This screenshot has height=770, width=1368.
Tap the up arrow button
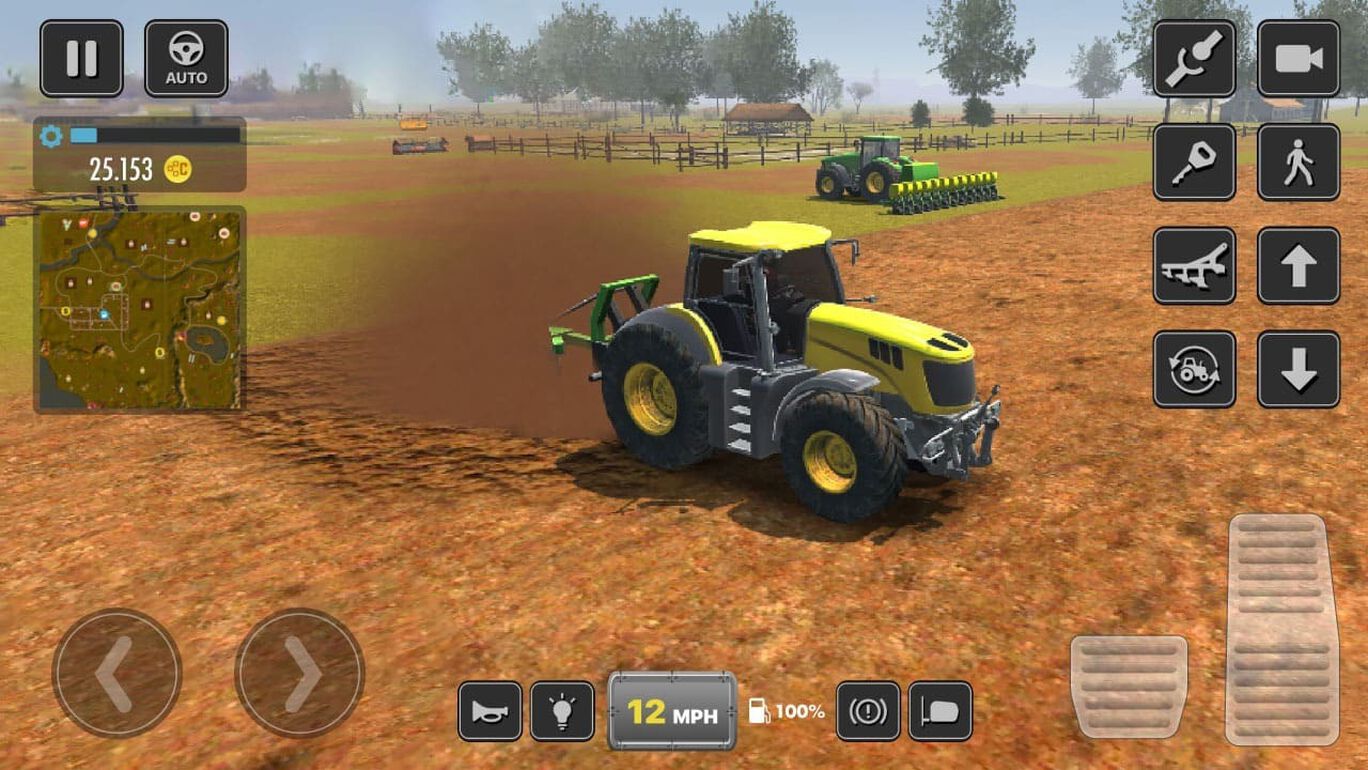pos(1298,266)
